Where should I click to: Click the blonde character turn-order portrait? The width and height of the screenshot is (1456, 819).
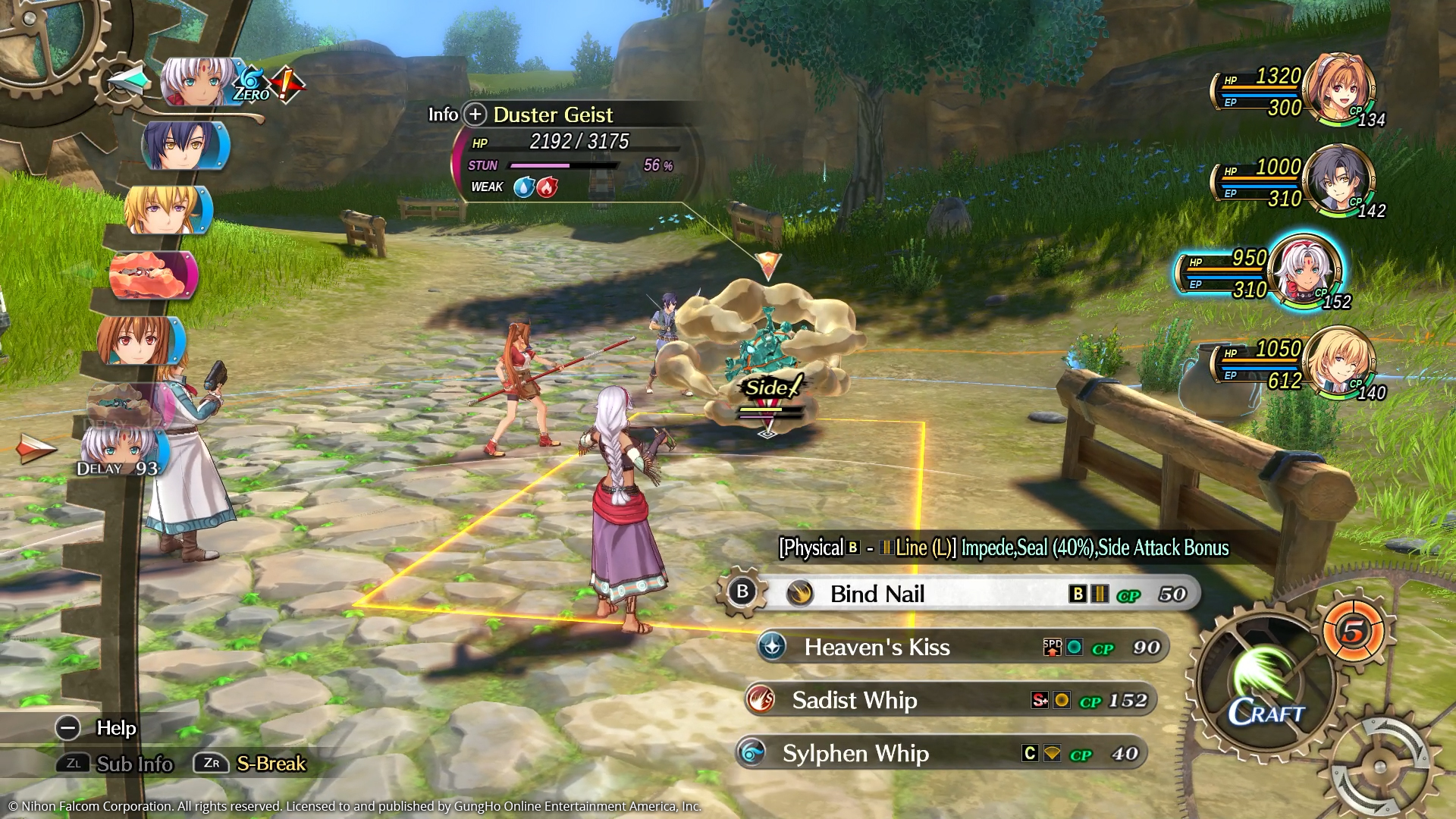165,209
